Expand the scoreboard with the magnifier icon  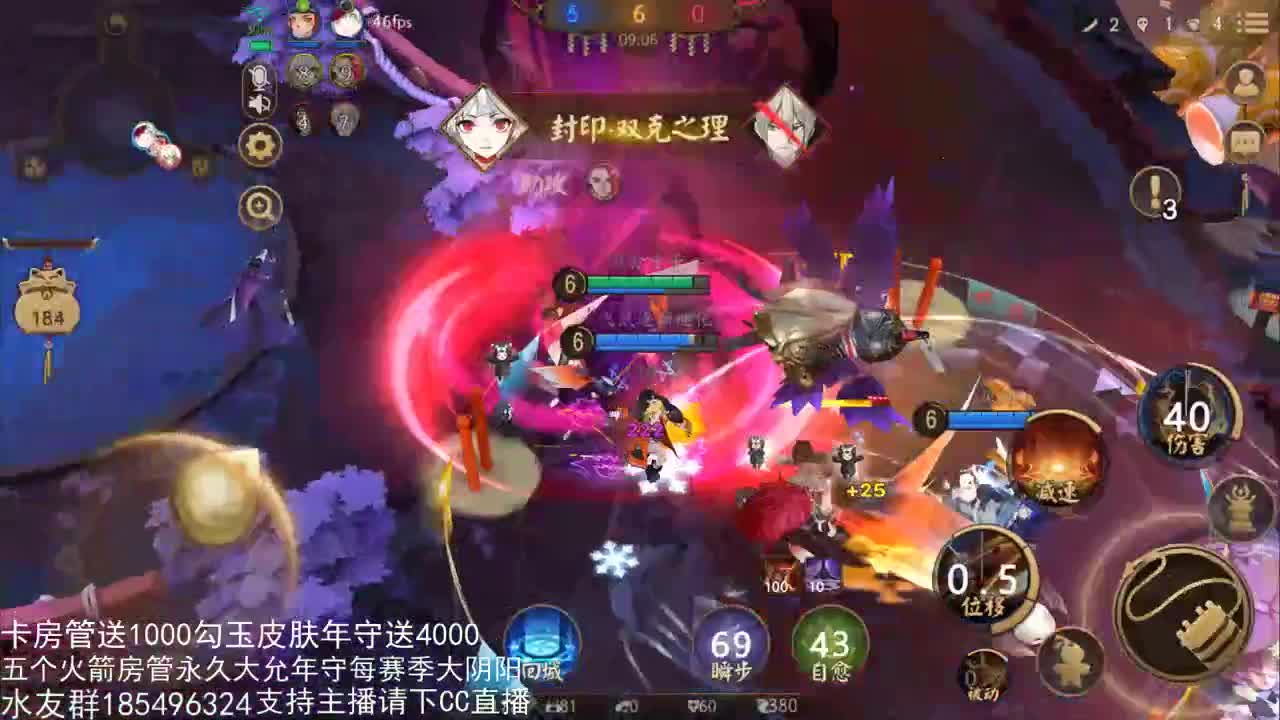pos(258,205)
